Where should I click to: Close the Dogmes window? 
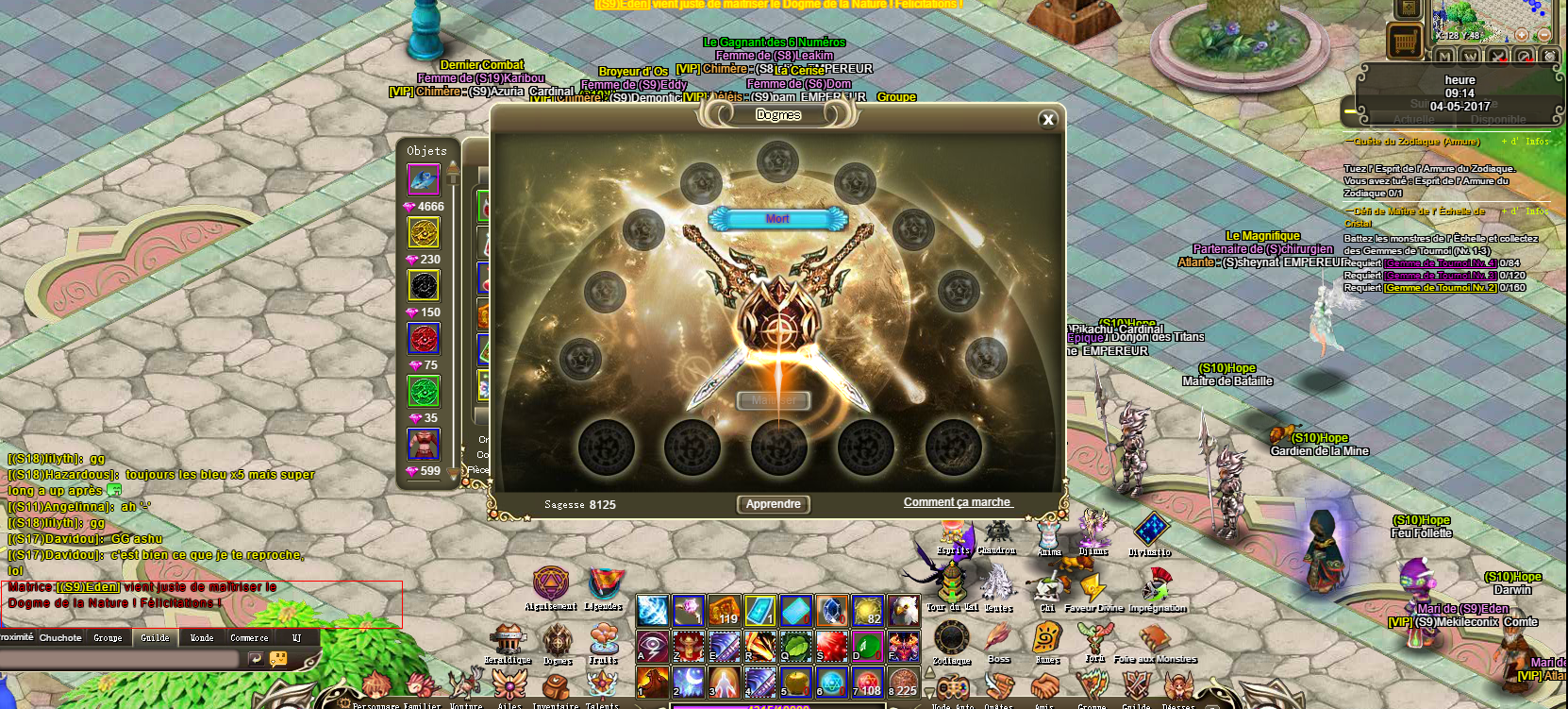[1047, 119]
